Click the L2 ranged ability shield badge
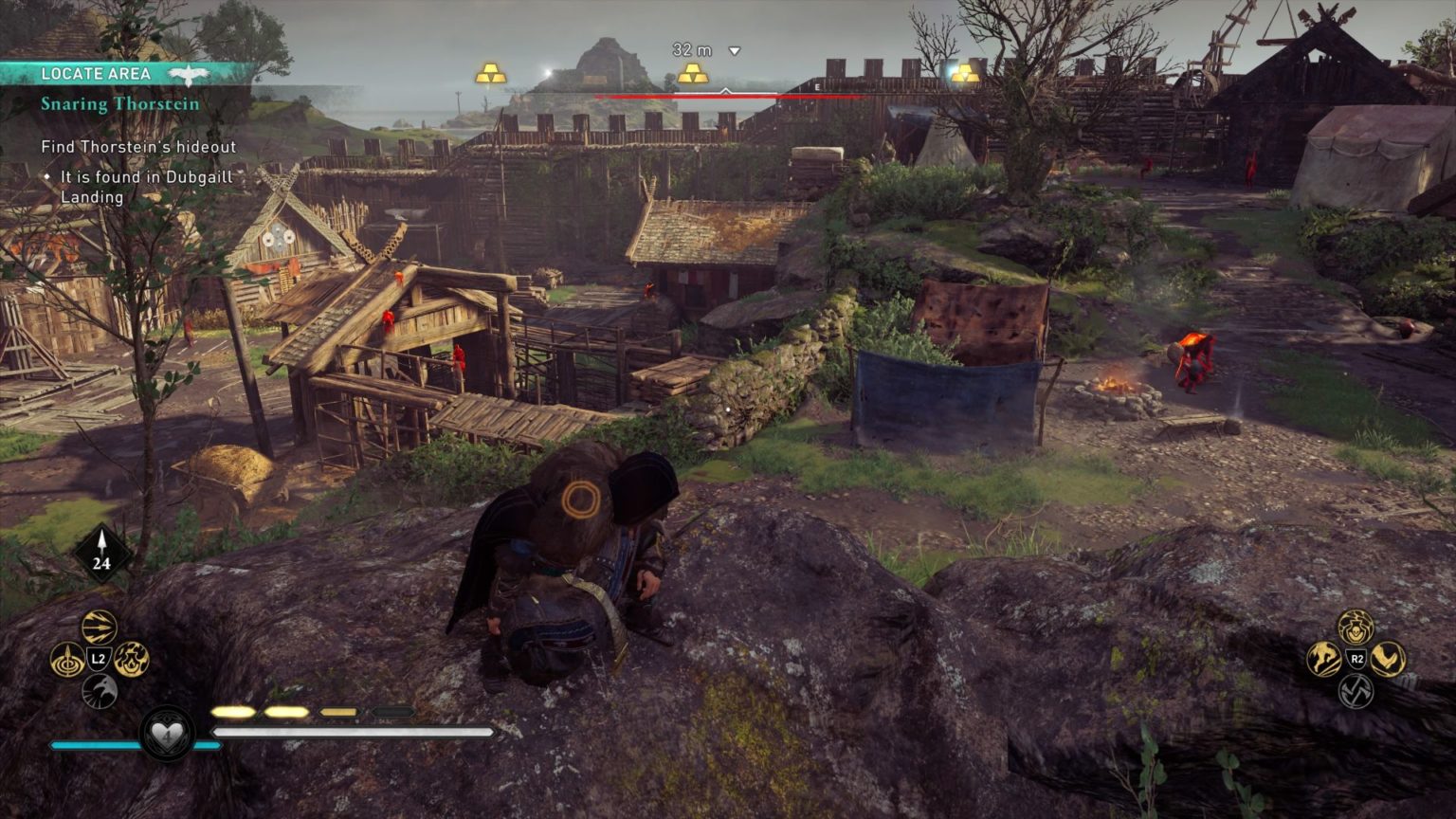The image size is (1456, 819). (x=97, y=657)
